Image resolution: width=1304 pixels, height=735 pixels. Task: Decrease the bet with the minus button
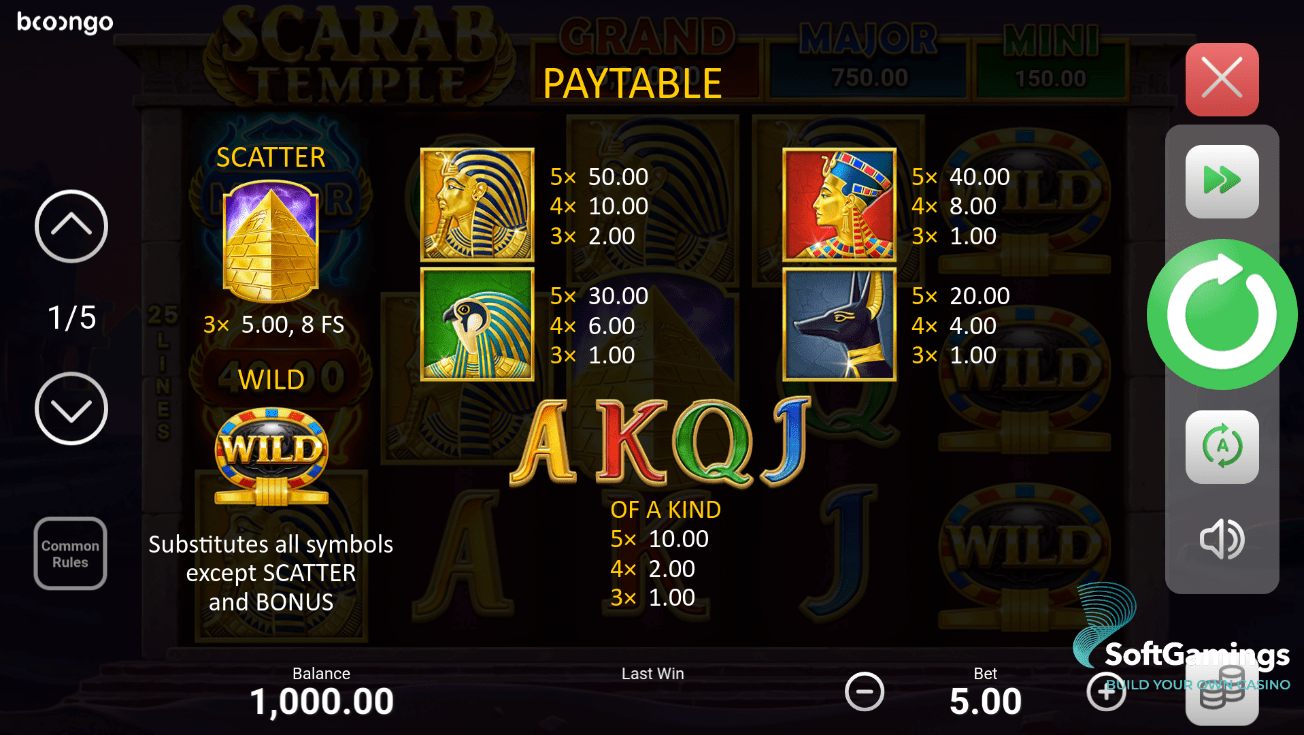864,691
